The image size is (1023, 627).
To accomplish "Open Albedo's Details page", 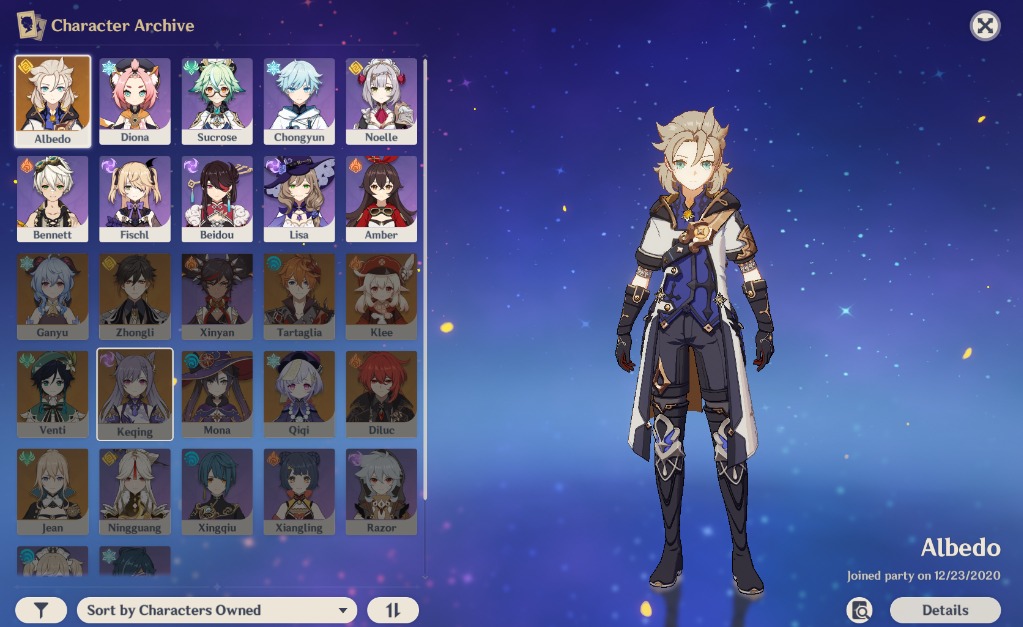I will point(944,610).
